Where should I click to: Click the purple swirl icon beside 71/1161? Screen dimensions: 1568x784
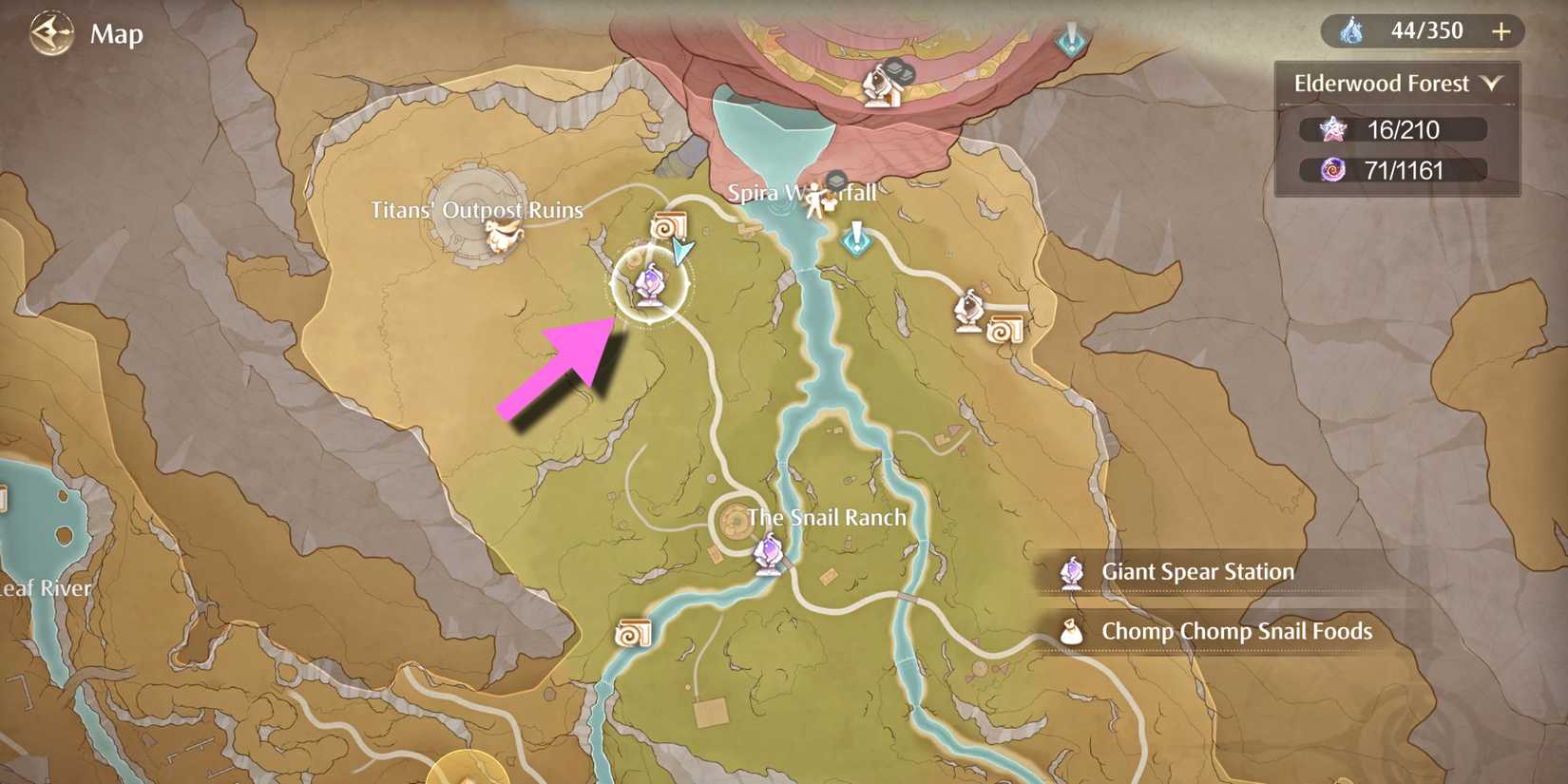tap(1334, 171)
